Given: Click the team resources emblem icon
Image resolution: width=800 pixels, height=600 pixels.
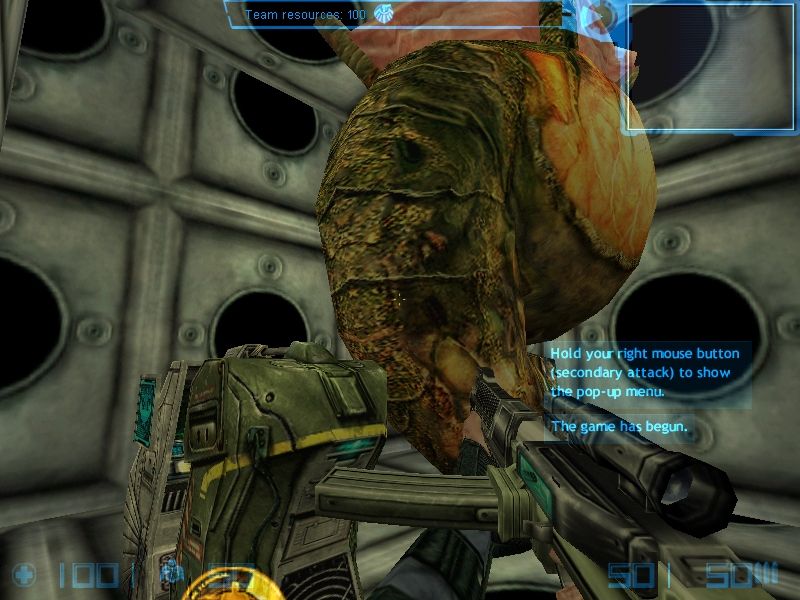Looking at the screenshot, I should point(384,14).
